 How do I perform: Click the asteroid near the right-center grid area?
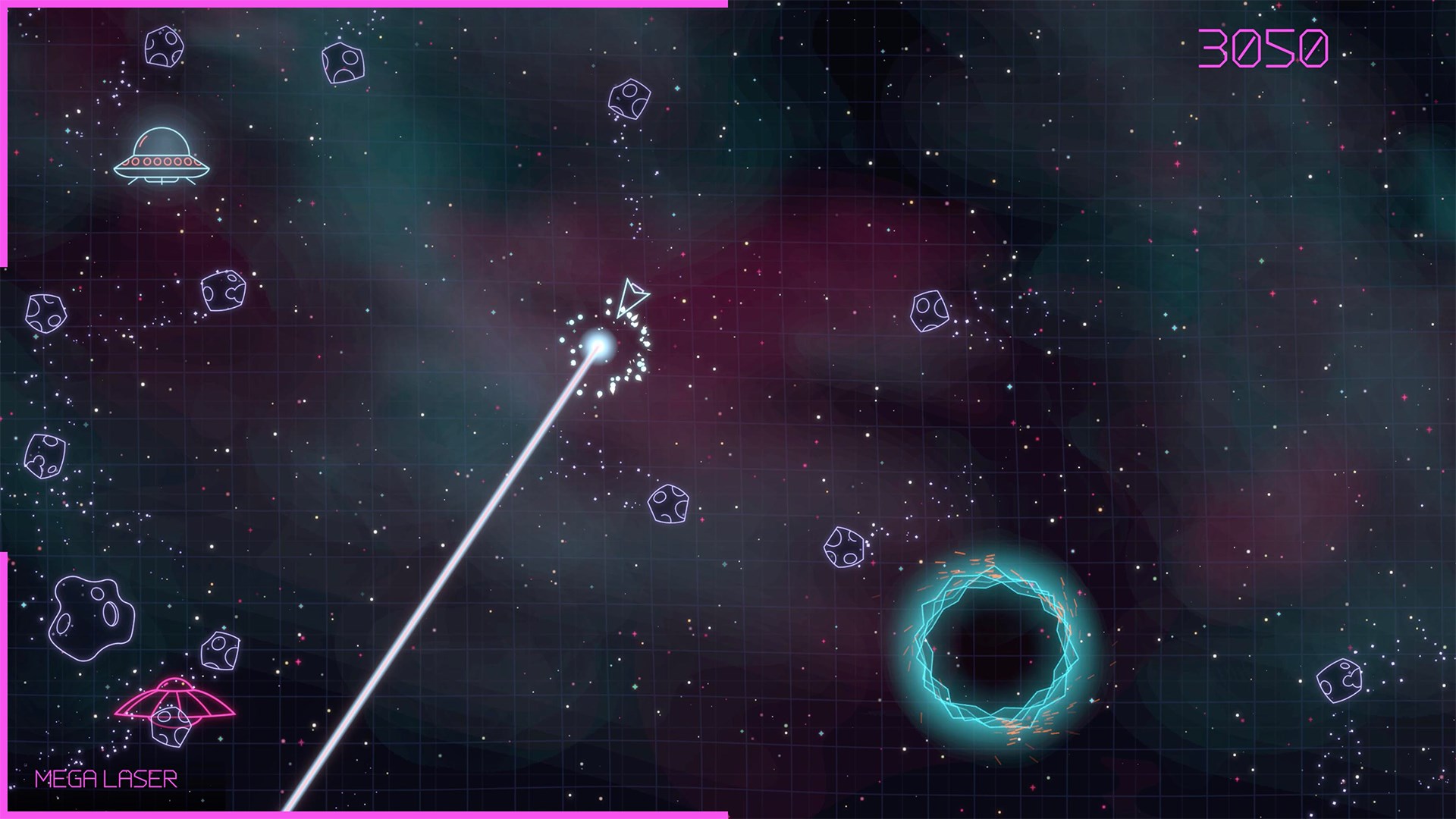click(x=931, y=311)
